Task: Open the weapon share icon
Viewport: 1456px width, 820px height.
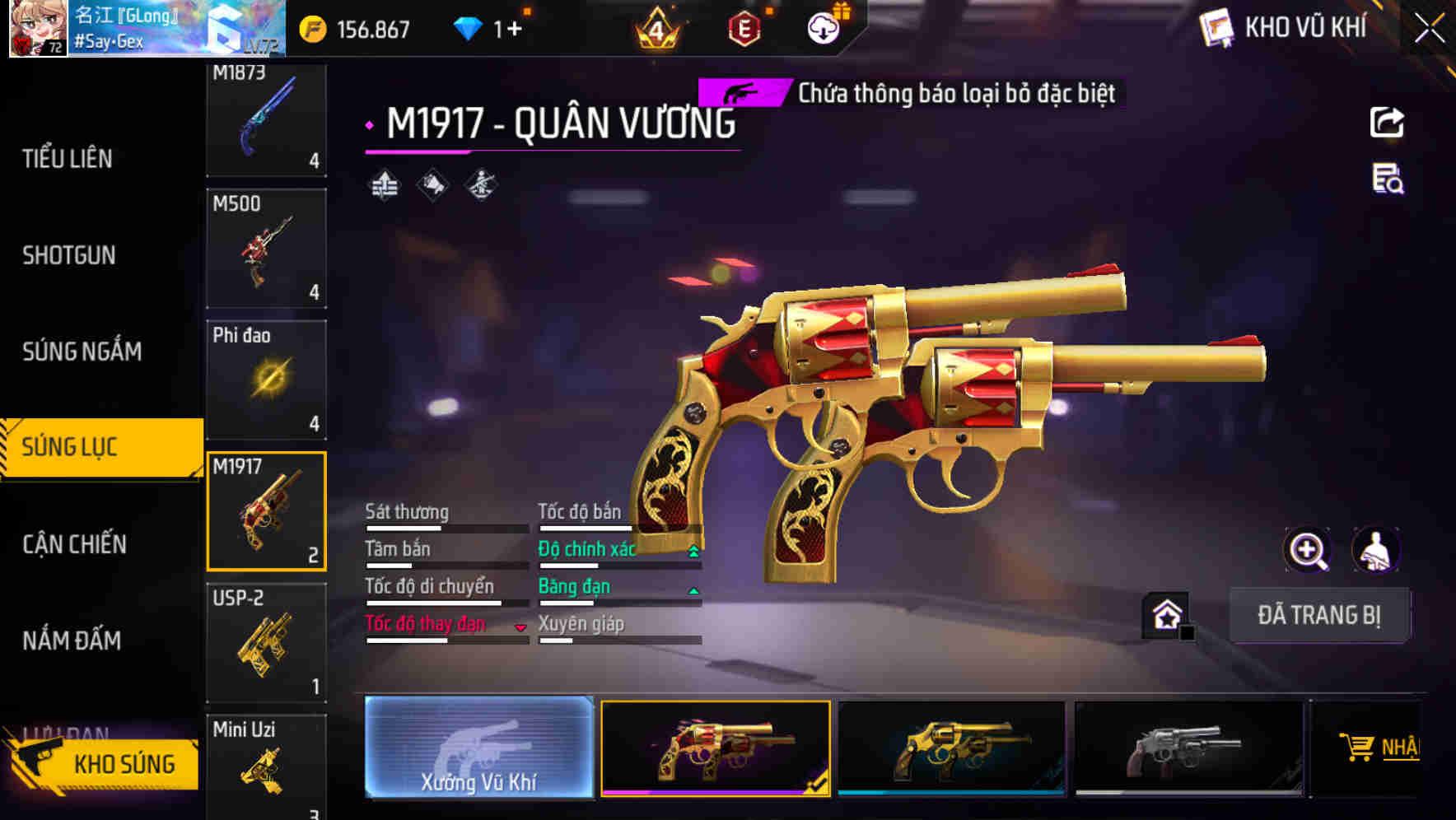Action: pos(1387,122)
